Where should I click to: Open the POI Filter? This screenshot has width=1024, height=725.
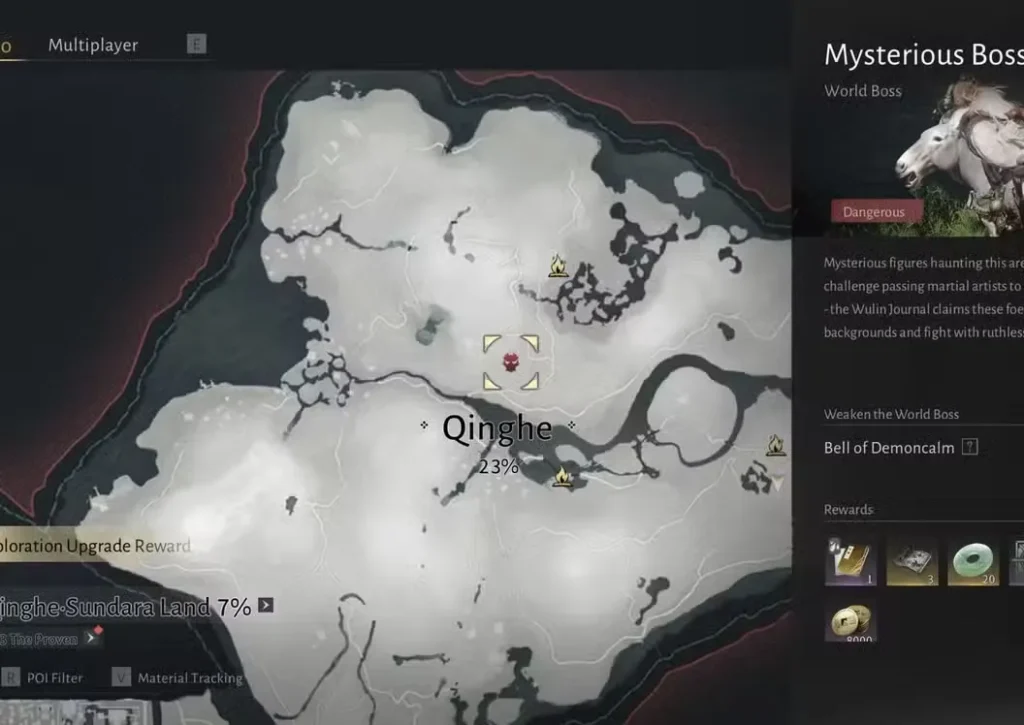coord(55,678)
